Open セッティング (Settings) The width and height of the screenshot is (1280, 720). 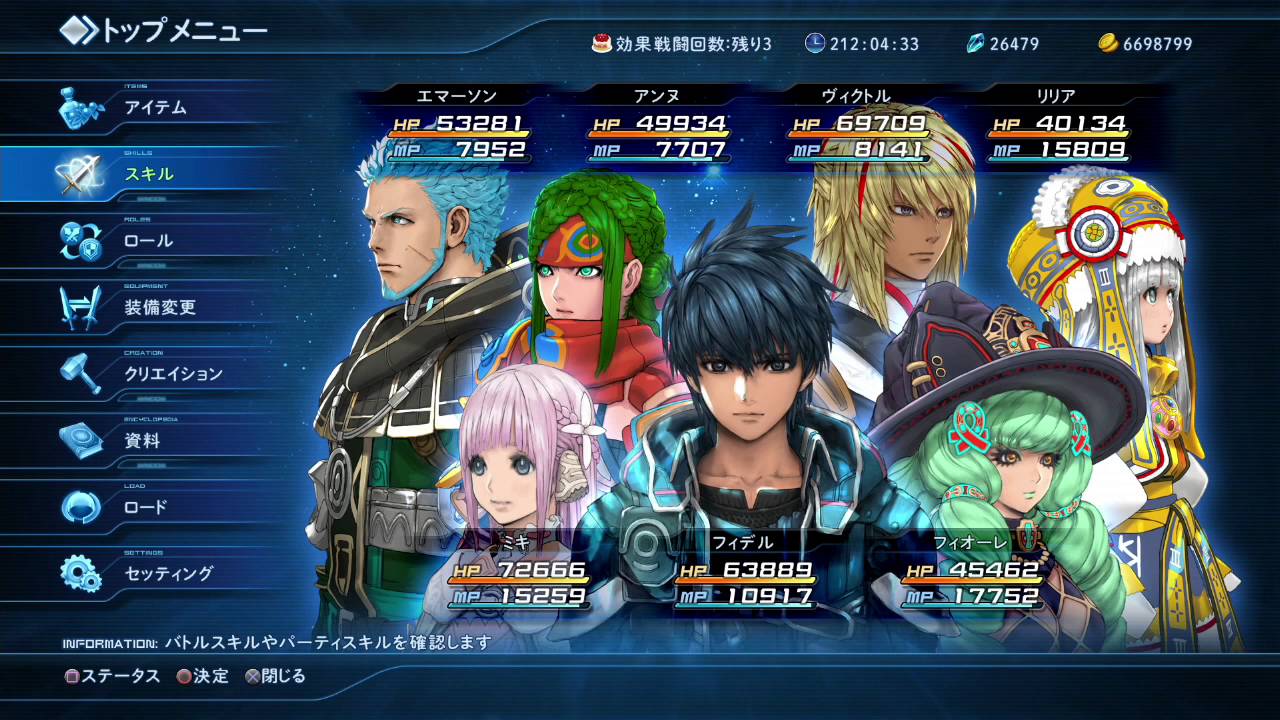(x=168, y=574)
